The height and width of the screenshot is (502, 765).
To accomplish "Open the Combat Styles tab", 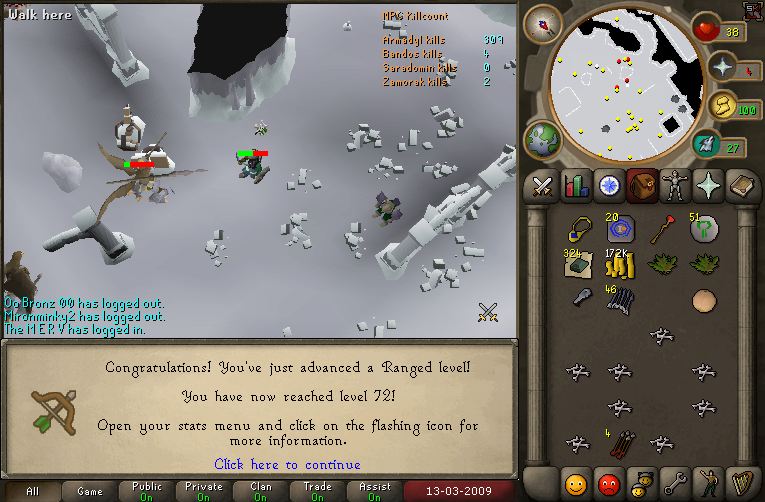I will click(542, 185).
